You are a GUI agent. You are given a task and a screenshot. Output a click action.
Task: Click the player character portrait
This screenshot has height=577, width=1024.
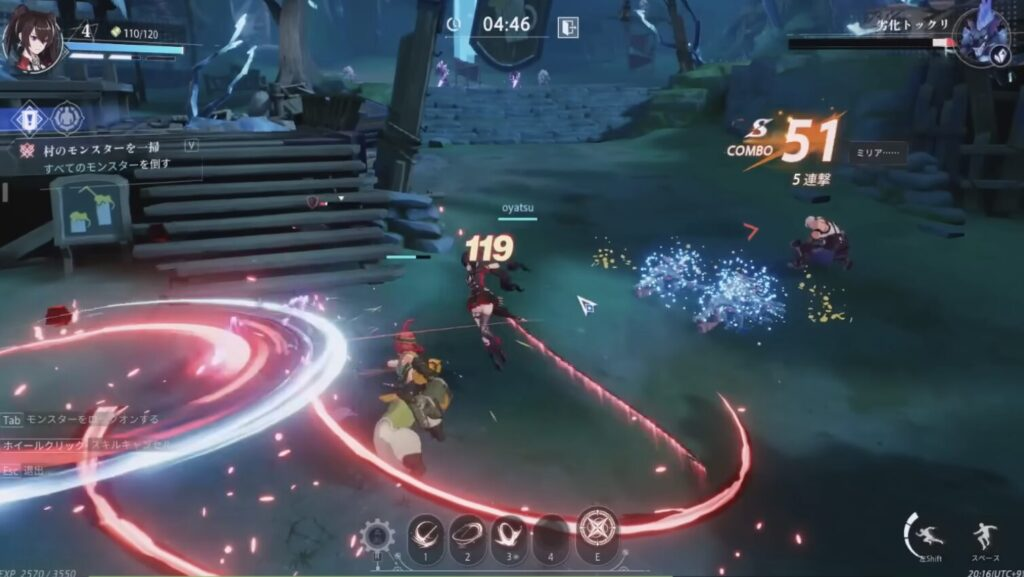(33, 38)
